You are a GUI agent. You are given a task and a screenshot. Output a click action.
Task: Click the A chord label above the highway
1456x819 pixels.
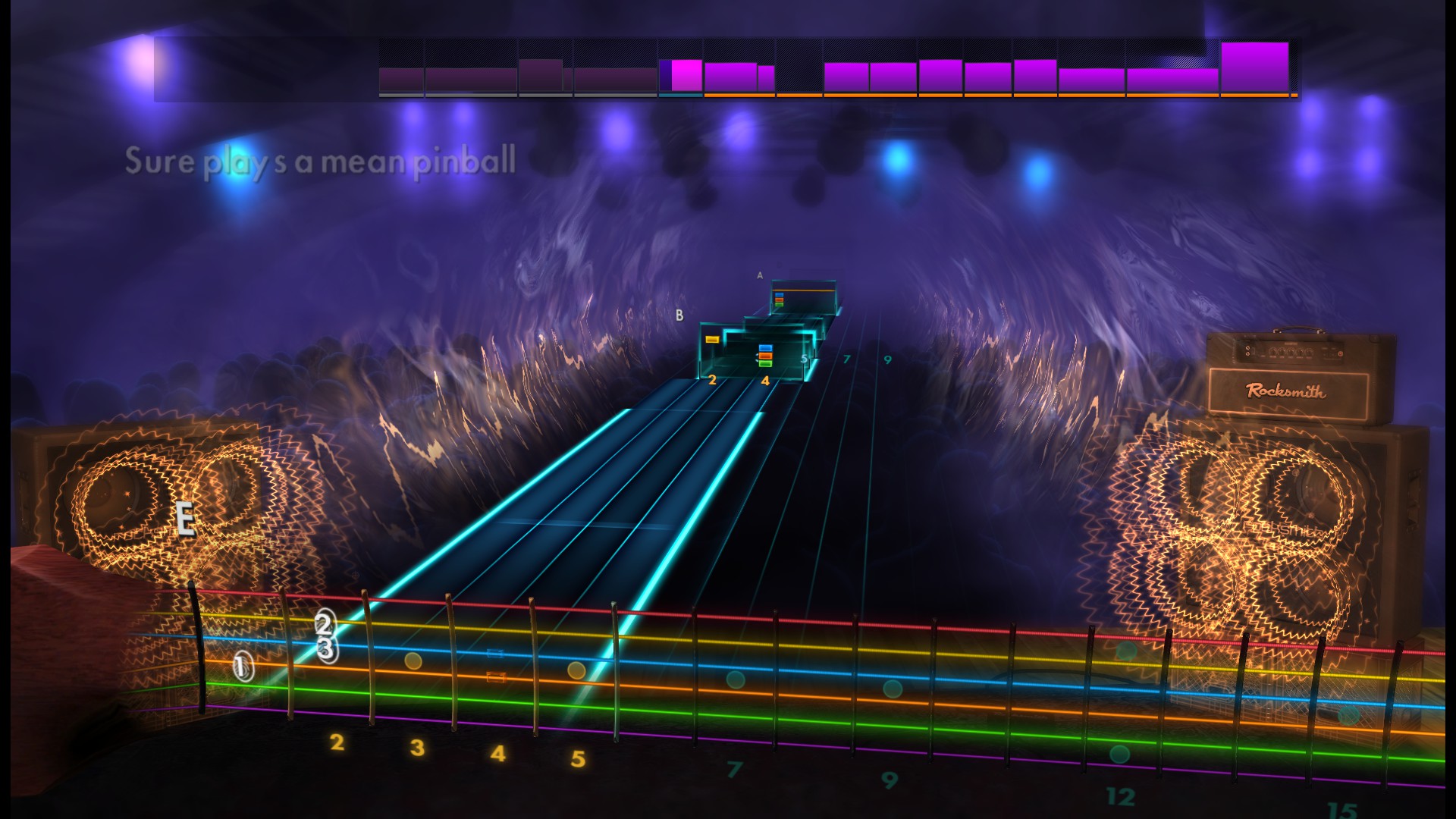(x=758, y=275)
